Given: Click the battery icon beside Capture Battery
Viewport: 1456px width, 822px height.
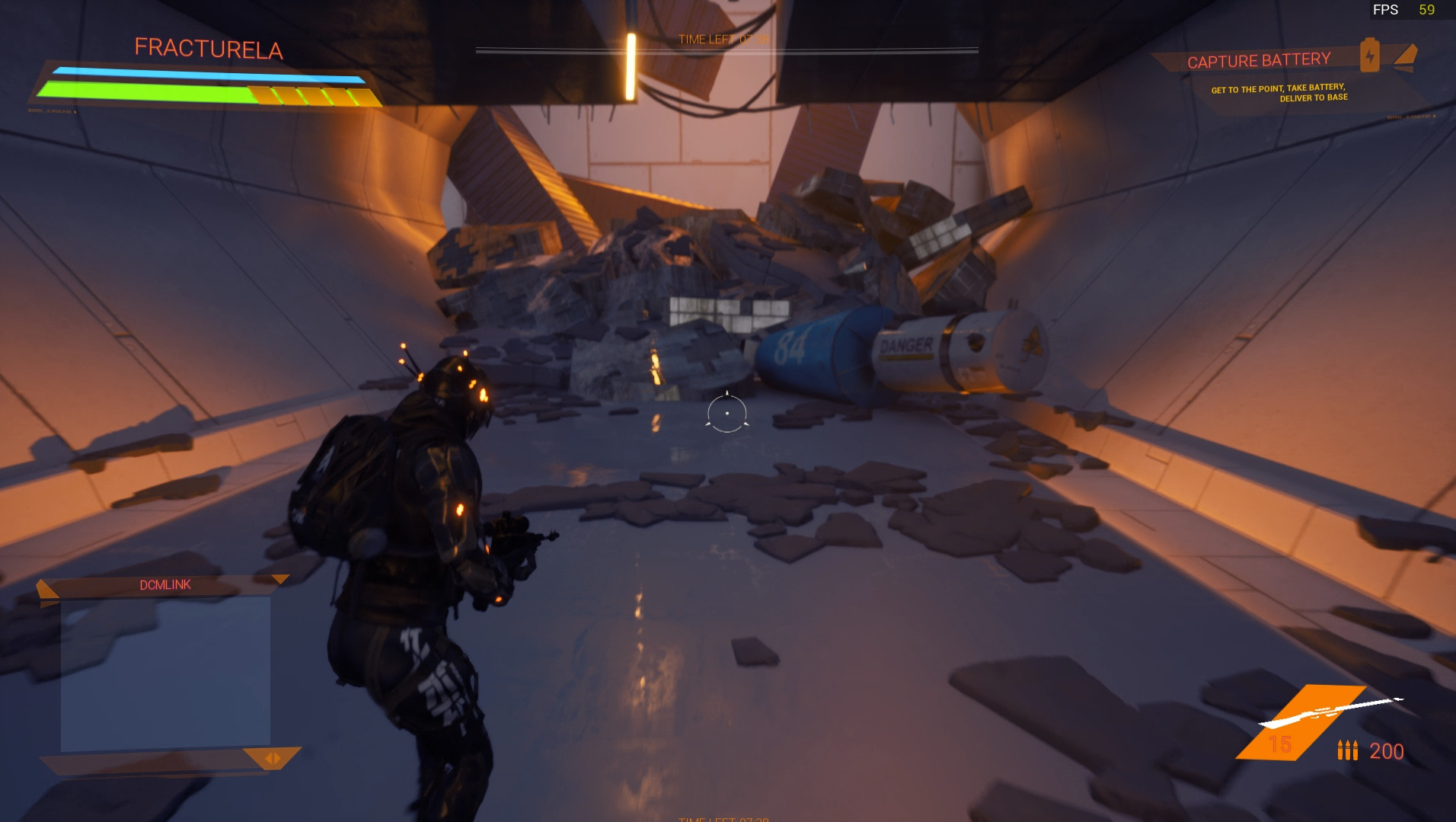Looking at the screenshot, I should pyautogui.click(x=1368, y=55).
